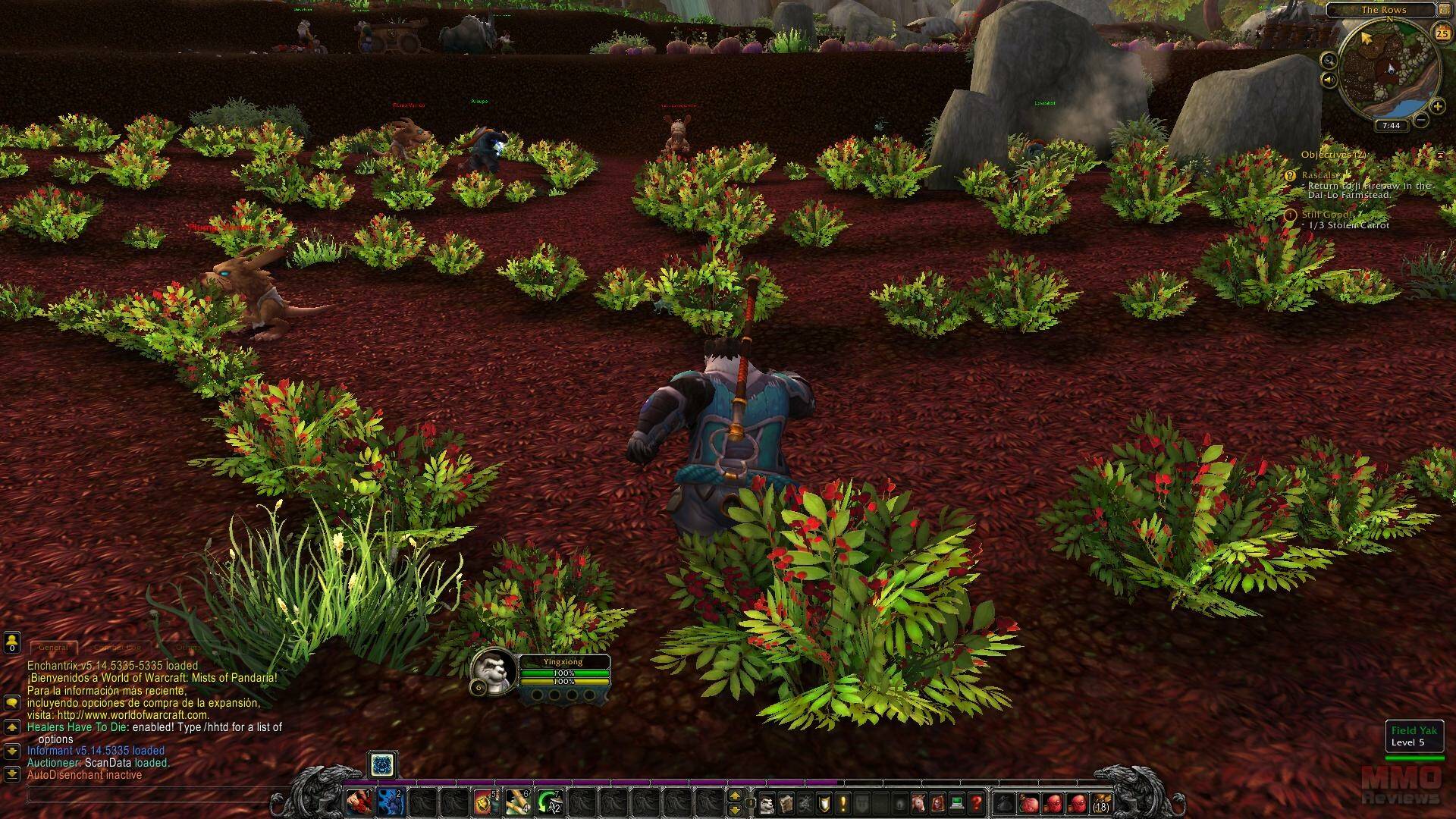Screen dimensions: 1456x819
Task: Open the Combat Log chat tab
Action: click(118, 648)
